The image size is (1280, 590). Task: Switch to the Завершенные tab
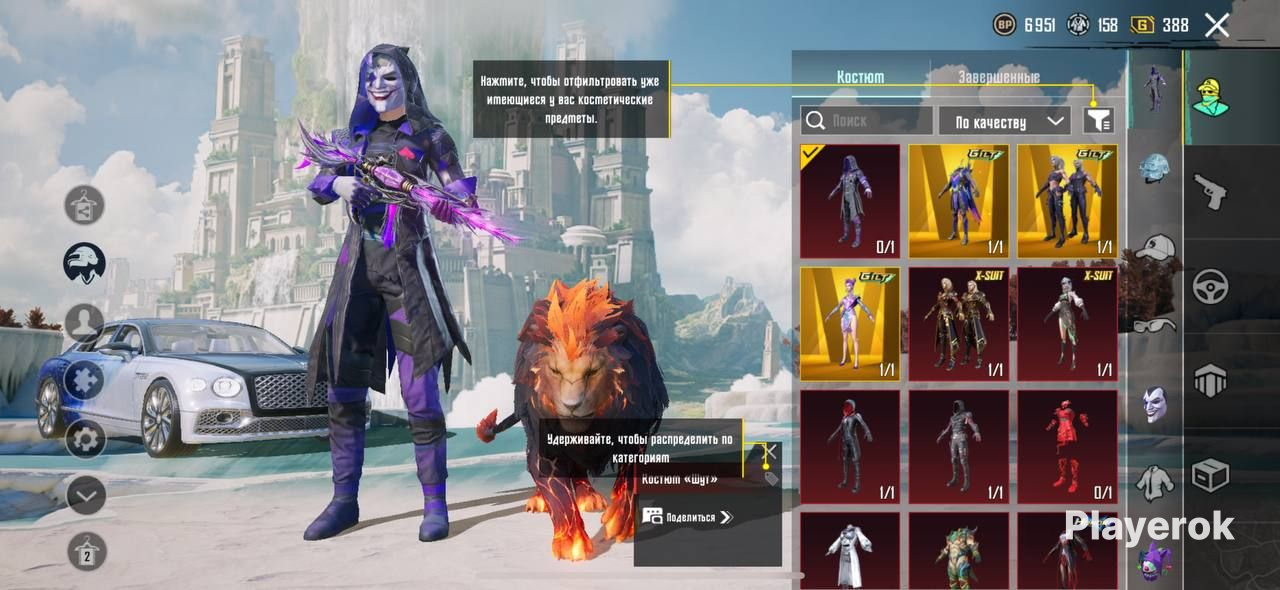(998, 77)
